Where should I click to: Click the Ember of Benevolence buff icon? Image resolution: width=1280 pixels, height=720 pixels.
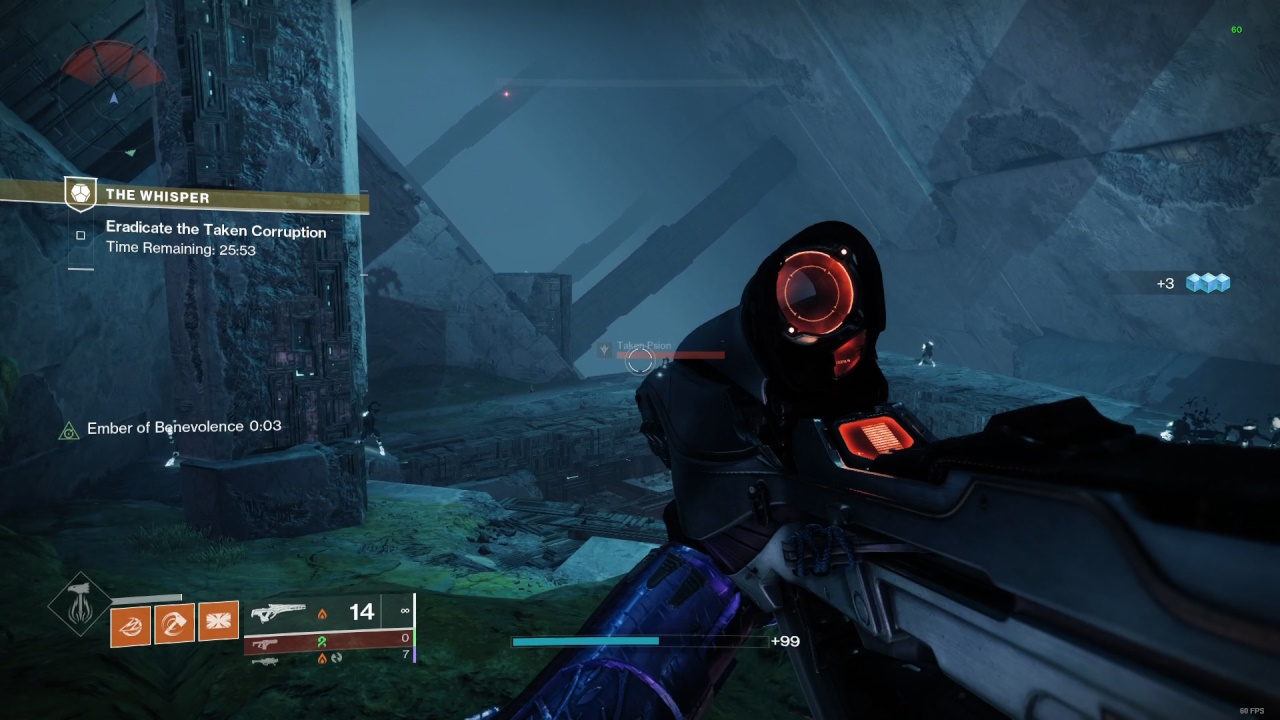[68, 430]
